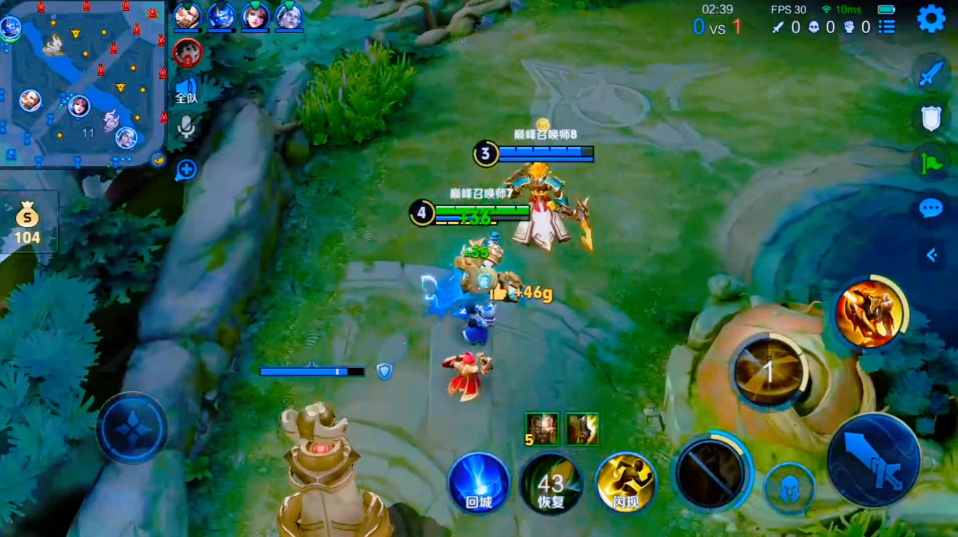This screenshot has width=958, height=537.
Task: Use the 恢复 heal ability
Action: point(551,483)
